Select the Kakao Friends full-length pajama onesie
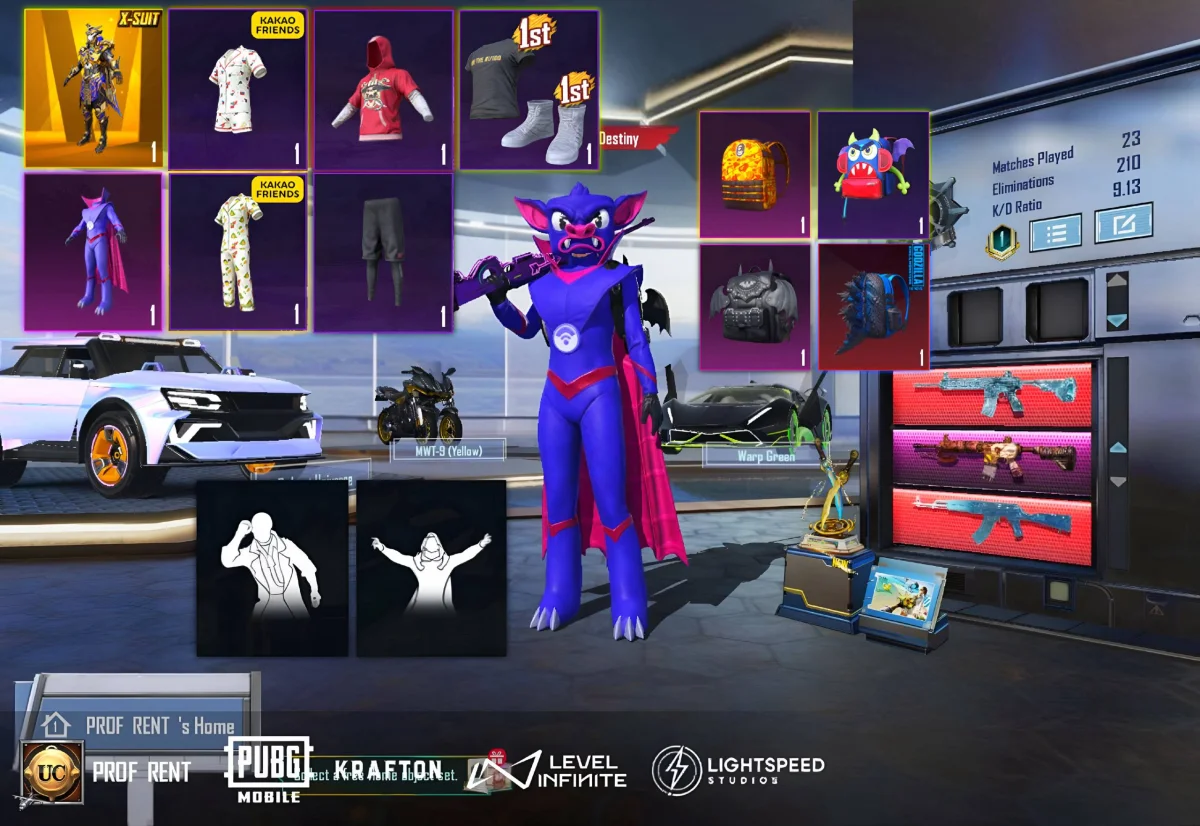This screenshot has width=1200, height=826. [238, 252]
